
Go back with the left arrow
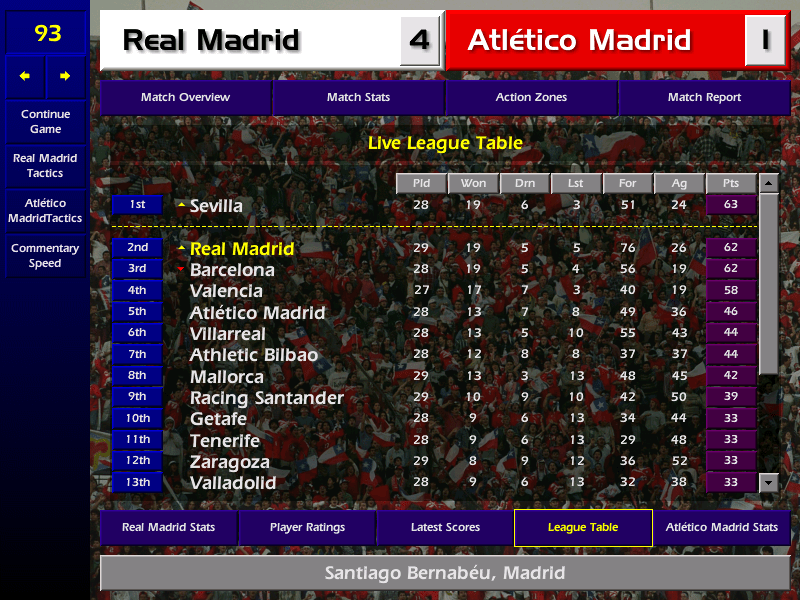[x=25, y=76]
